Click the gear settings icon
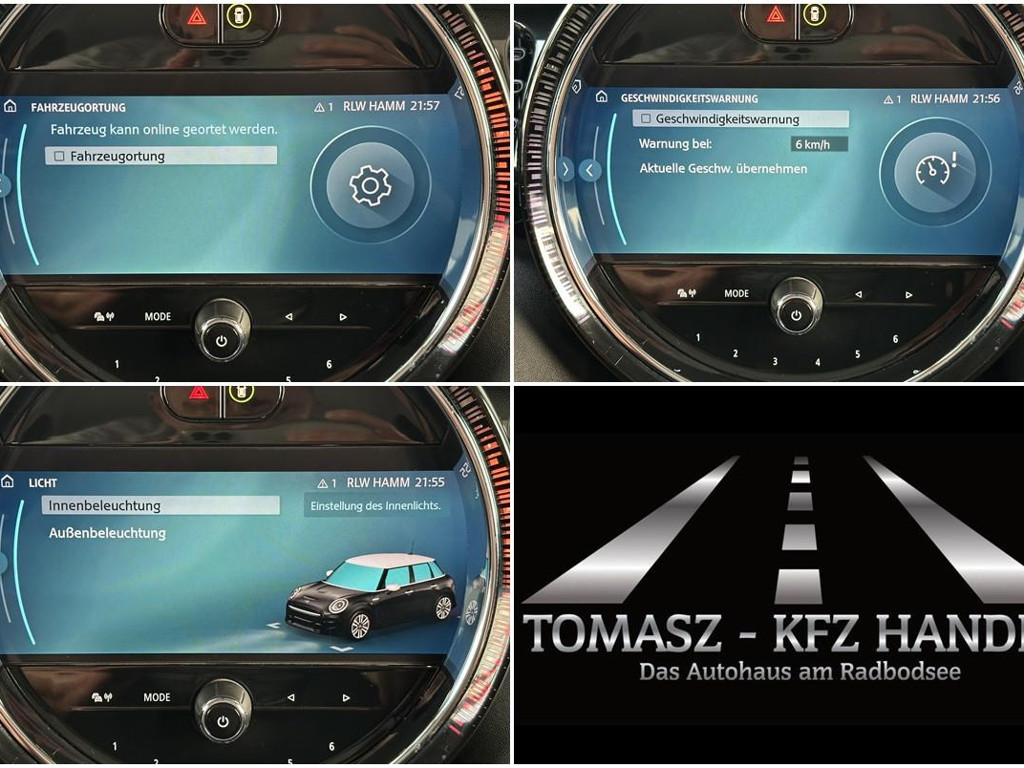 tap(369, 185)
